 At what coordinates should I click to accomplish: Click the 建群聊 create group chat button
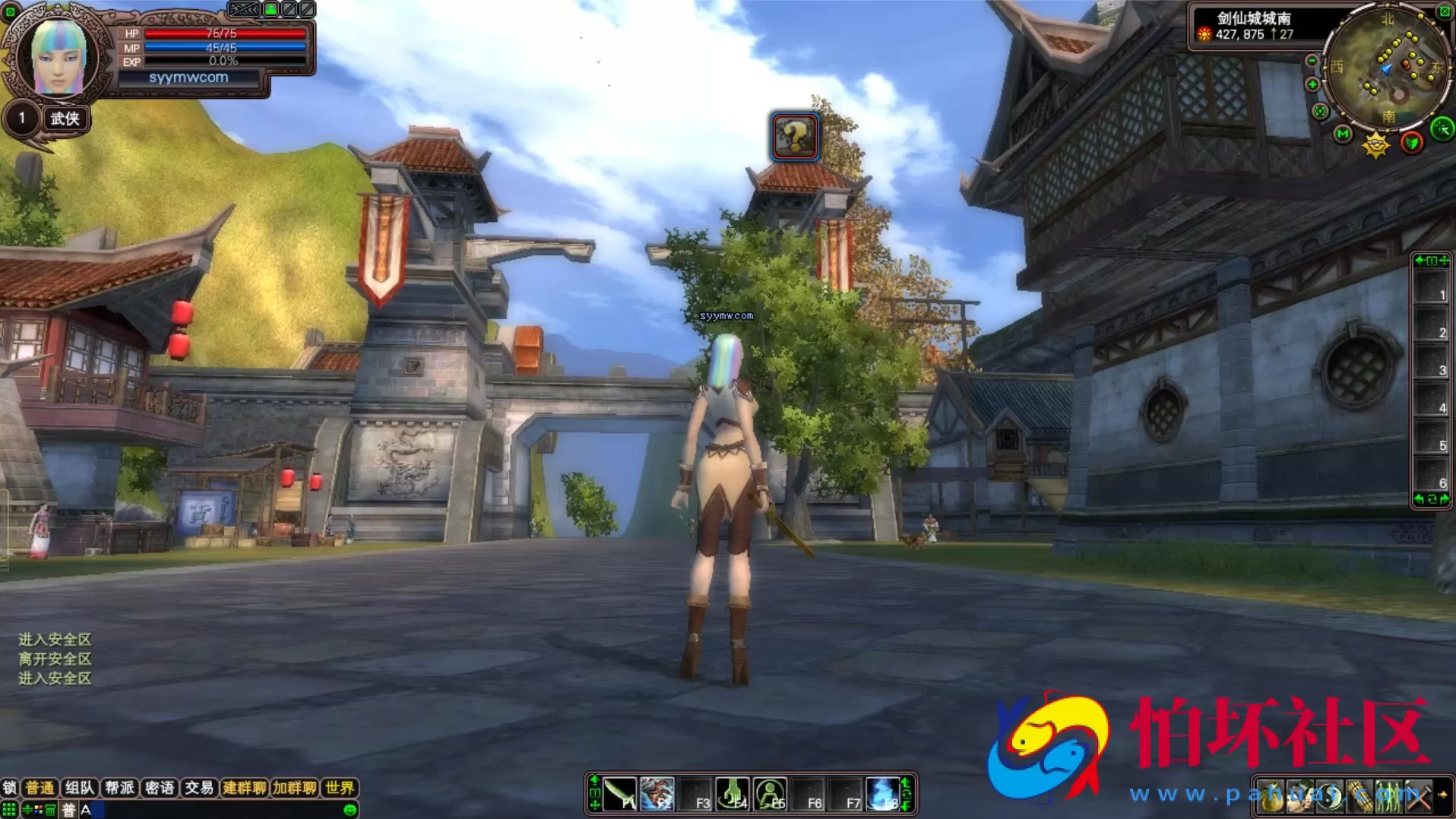pyautogui.click(x=244, y=788)
